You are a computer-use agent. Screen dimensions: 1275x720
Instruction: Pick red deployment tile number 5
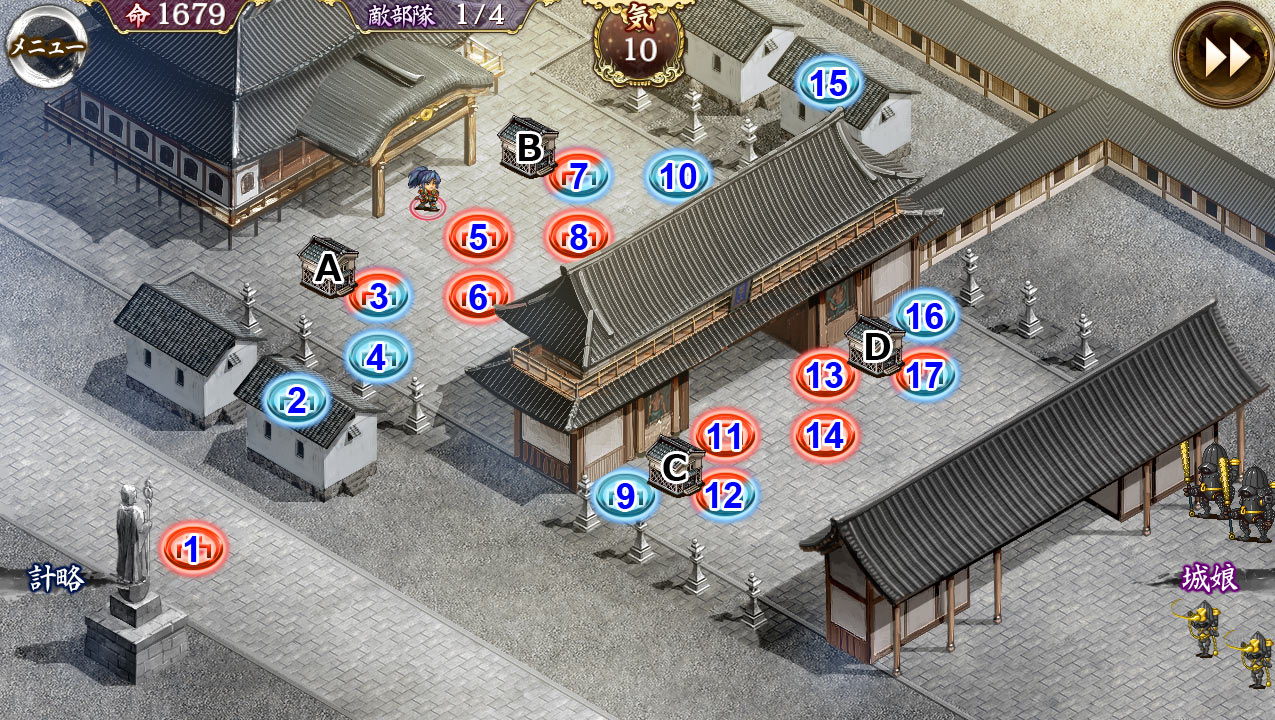[x=478, y=238]
